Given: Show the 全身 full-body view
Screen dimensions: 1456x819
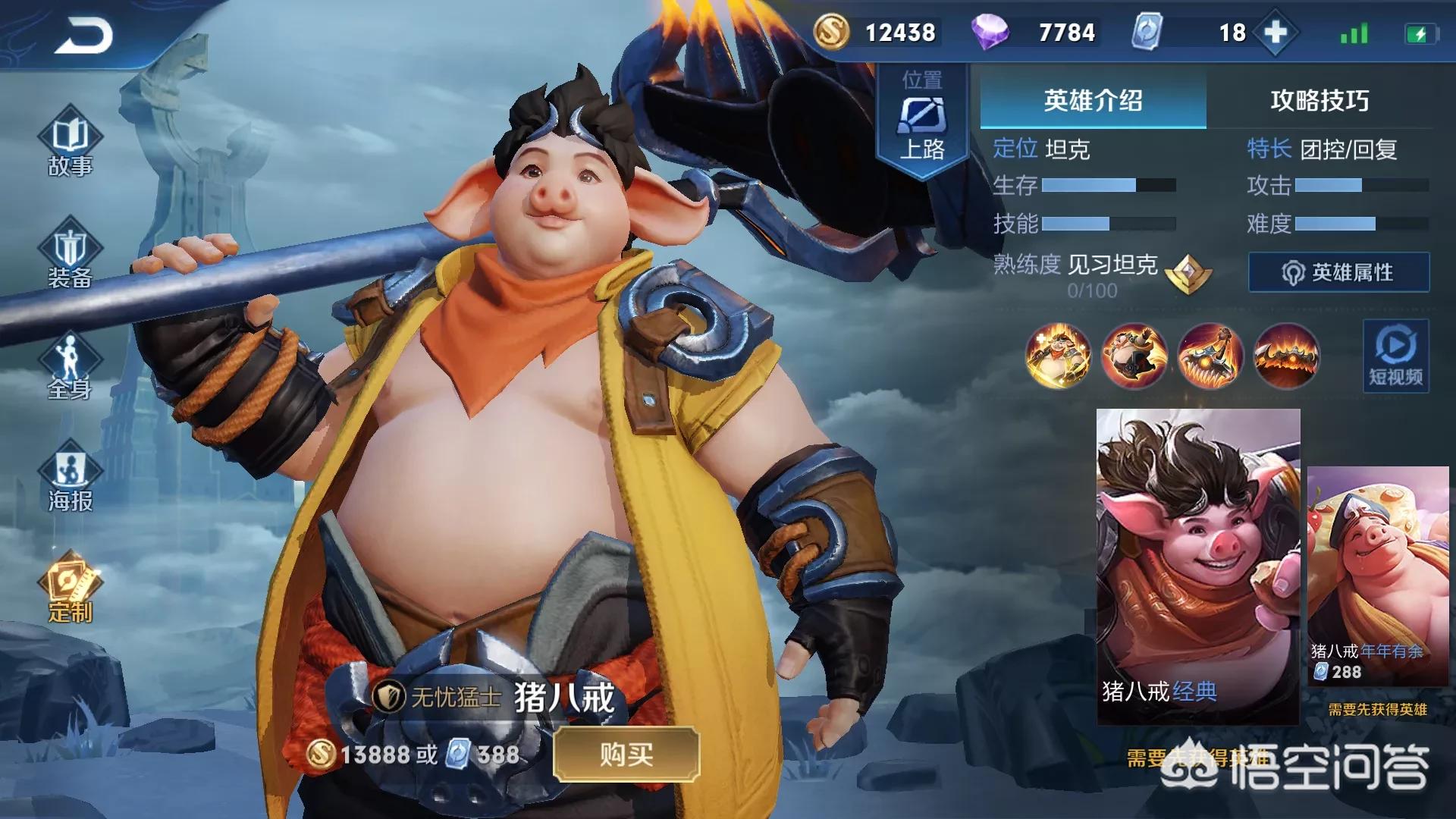Looking at the screenshot, I should (x=70, y=368).
